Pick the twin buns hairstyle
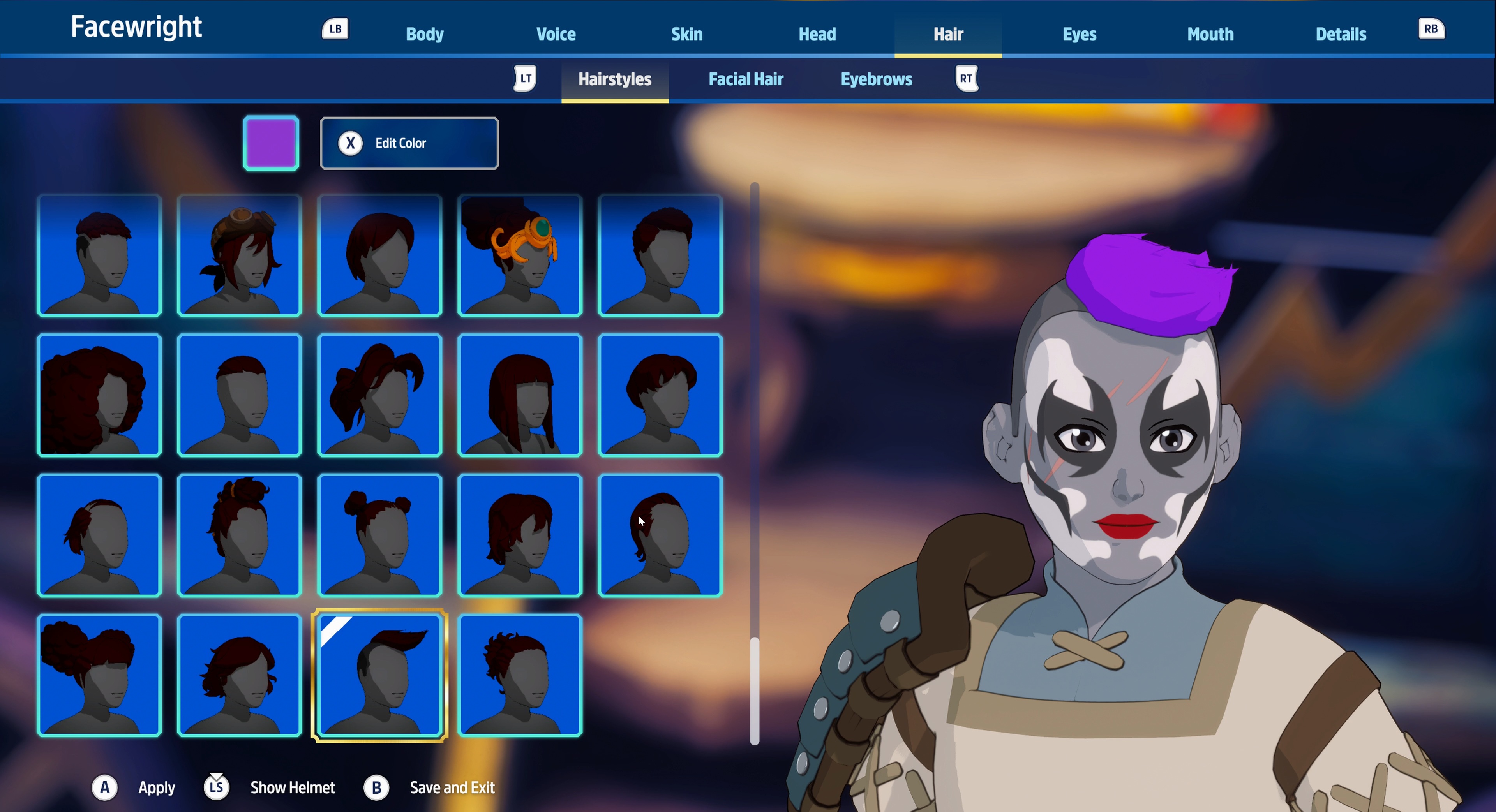The image size is (1496, 812). [380, 535]
